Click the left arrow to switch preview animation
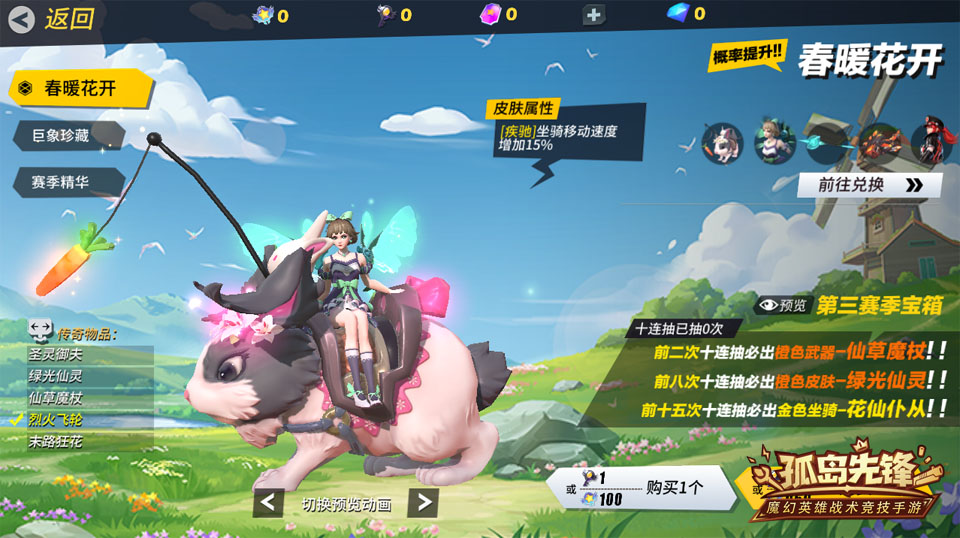Screen dimensions: 960x538 click(x=268, y=502)
